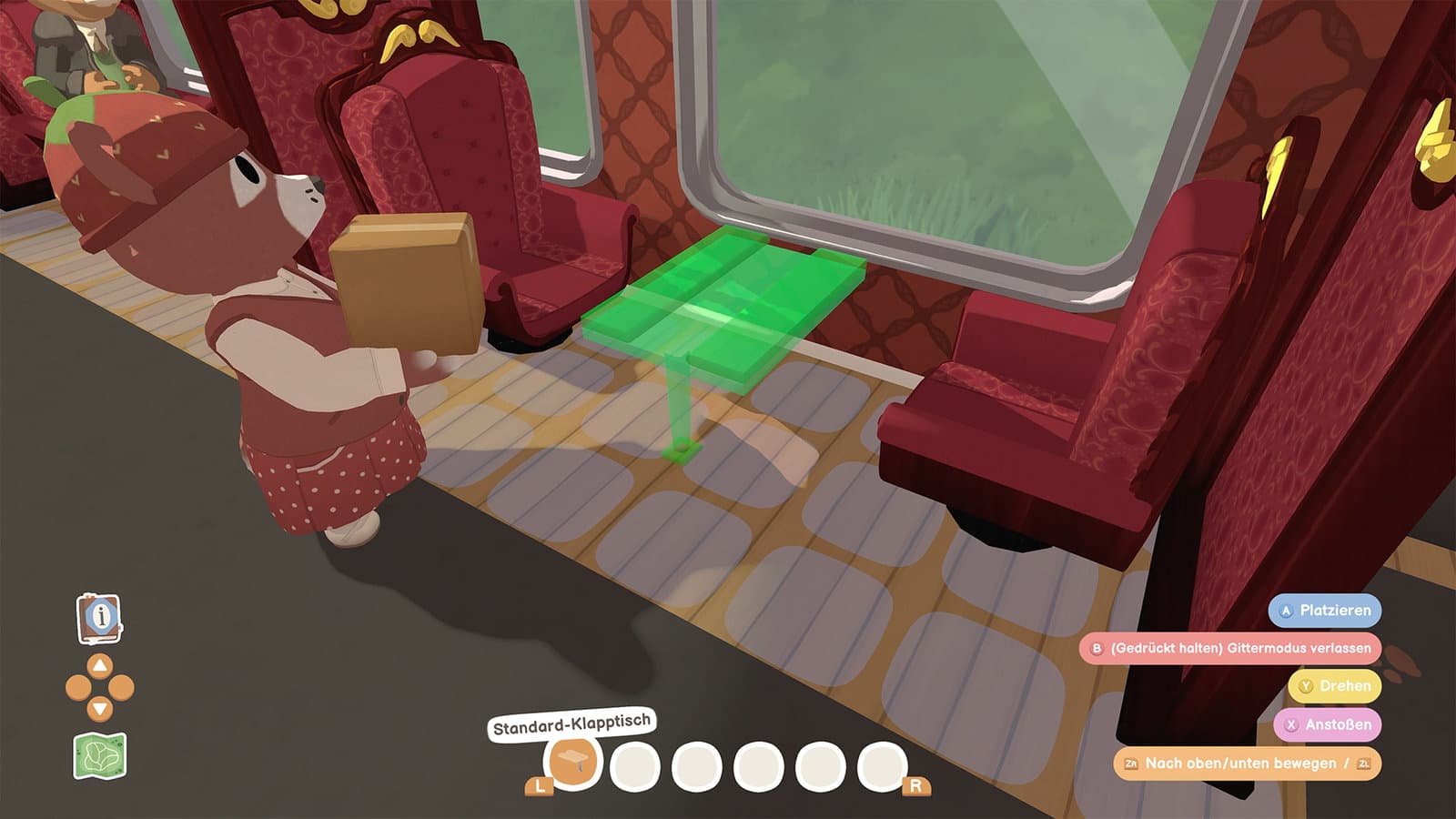1456x819 pixels.
Task: Click Nach oben/unten bewegen option
Action: (1247, 763)
